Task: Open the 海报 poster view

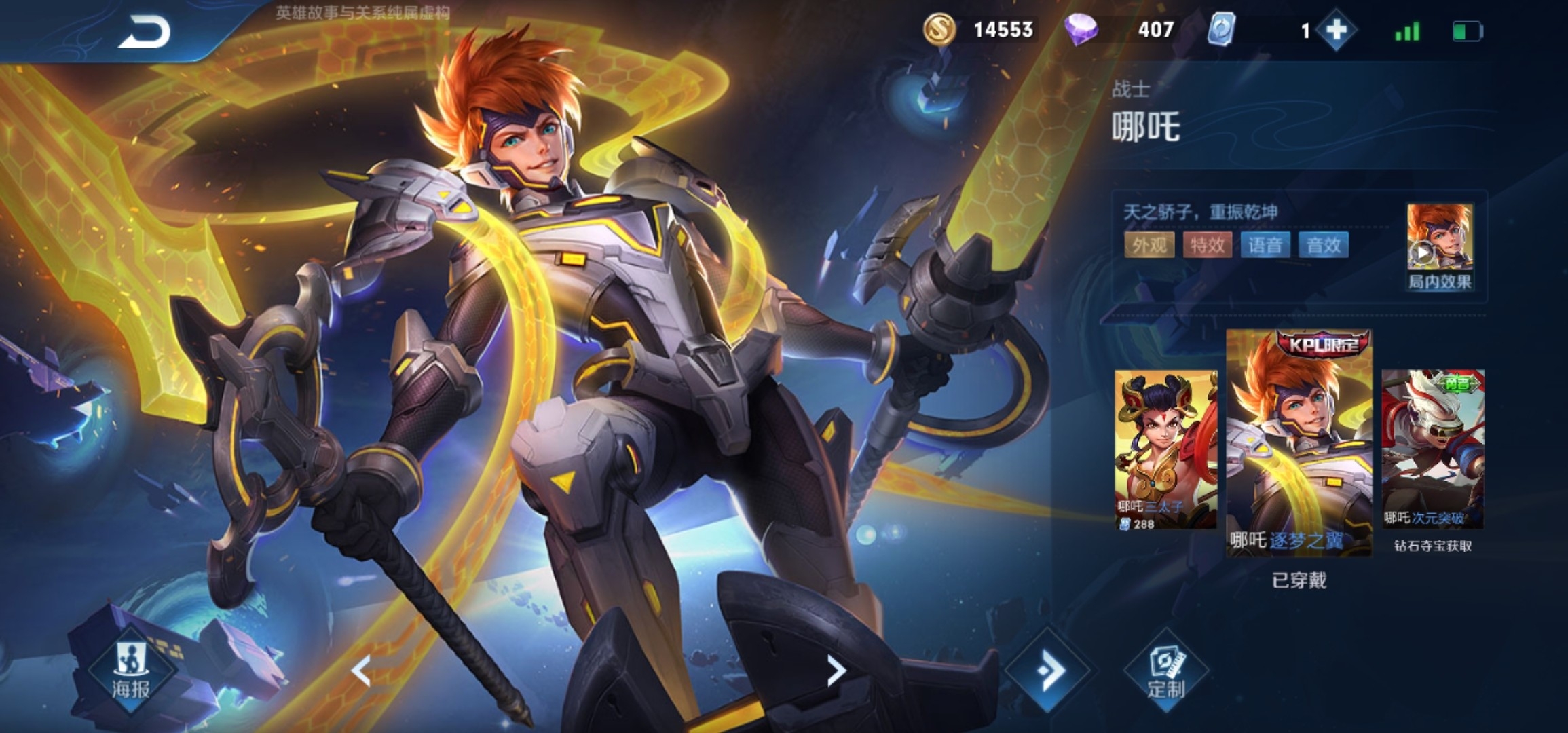Action: pos(130,672)
